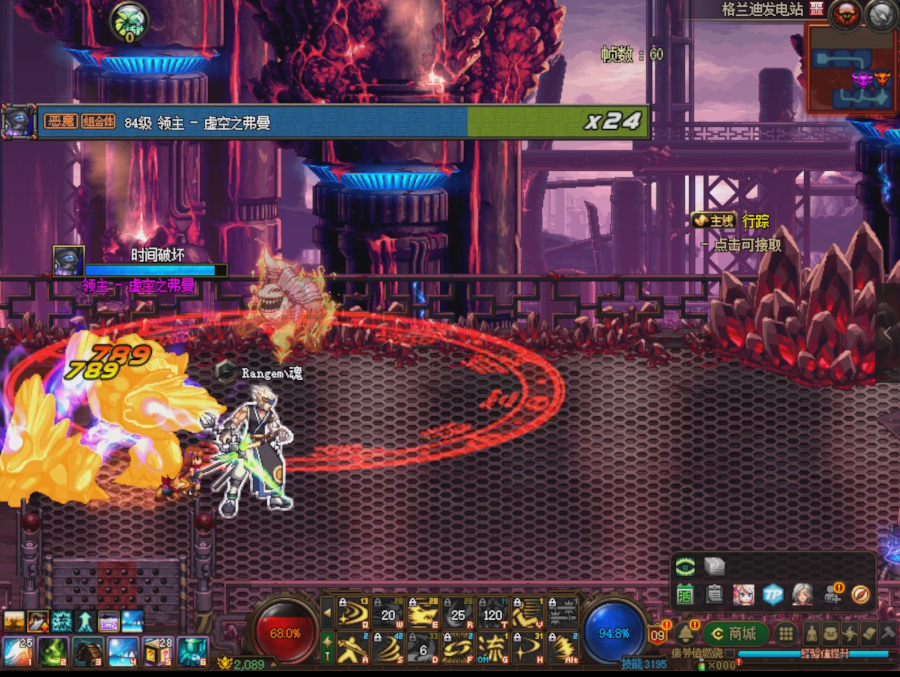The height and width of the screenshot is (677, 900).
Task: Select the hammer icon in bottom menu
Action: coord(887,633)
